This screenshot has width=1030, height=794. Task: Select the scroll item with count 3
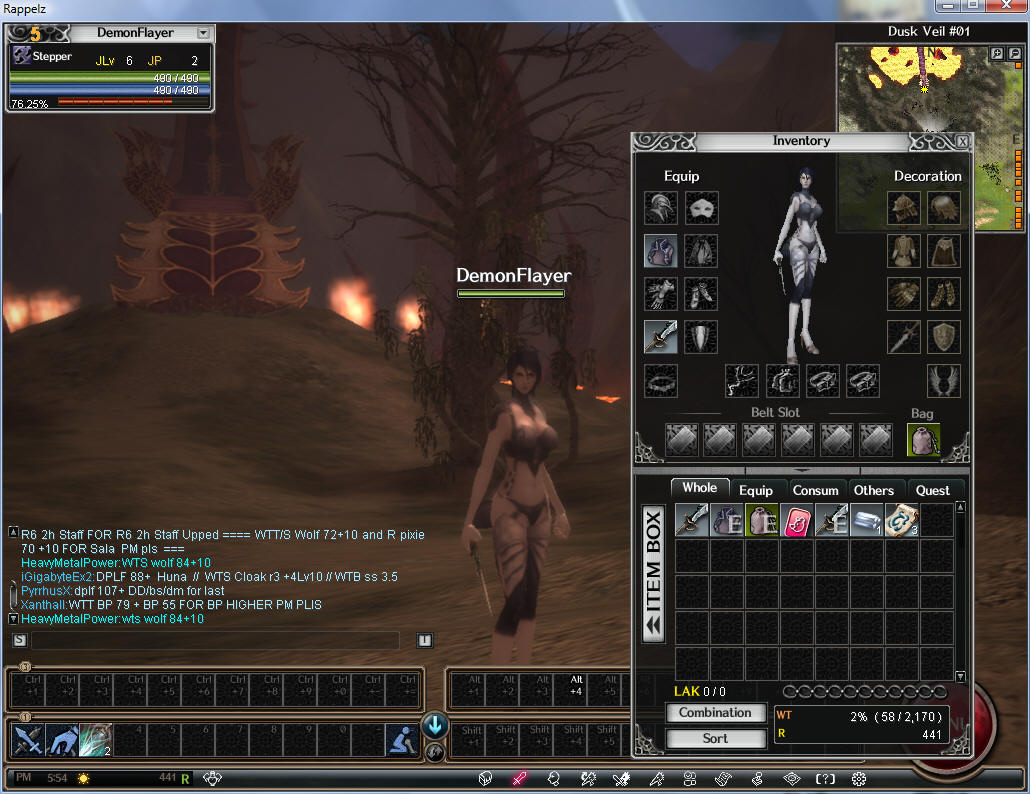click(x=901, y=520)
